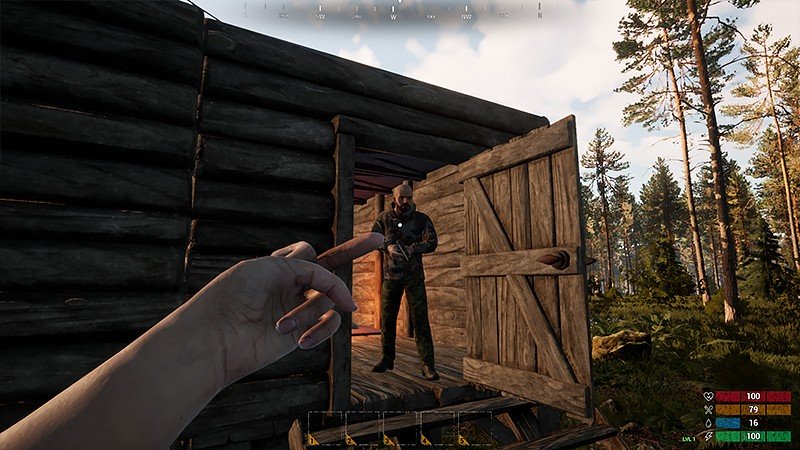Select hotbar slot number 1
This screenshot has height=450, width=800.
click(327, 428)
